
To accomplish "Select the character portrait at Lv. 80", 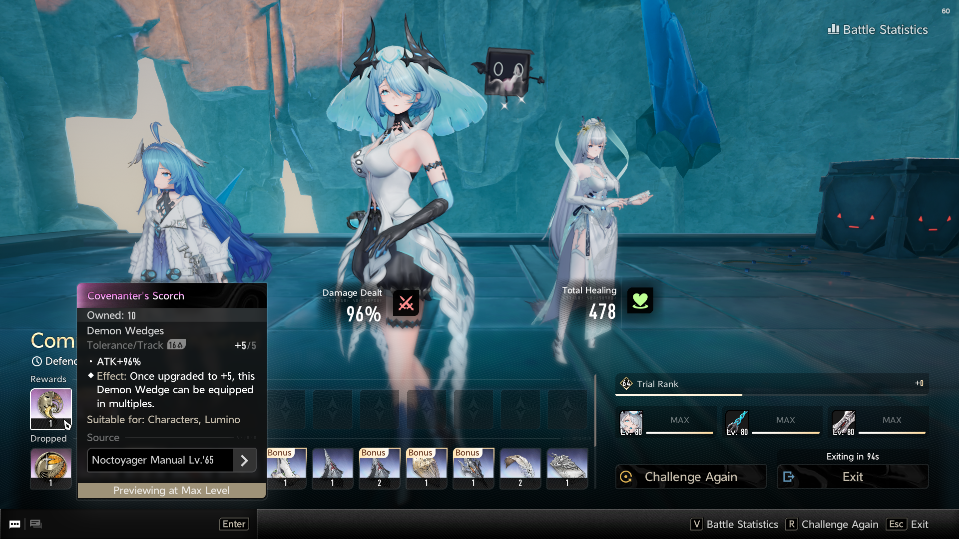I will point(631,421).
